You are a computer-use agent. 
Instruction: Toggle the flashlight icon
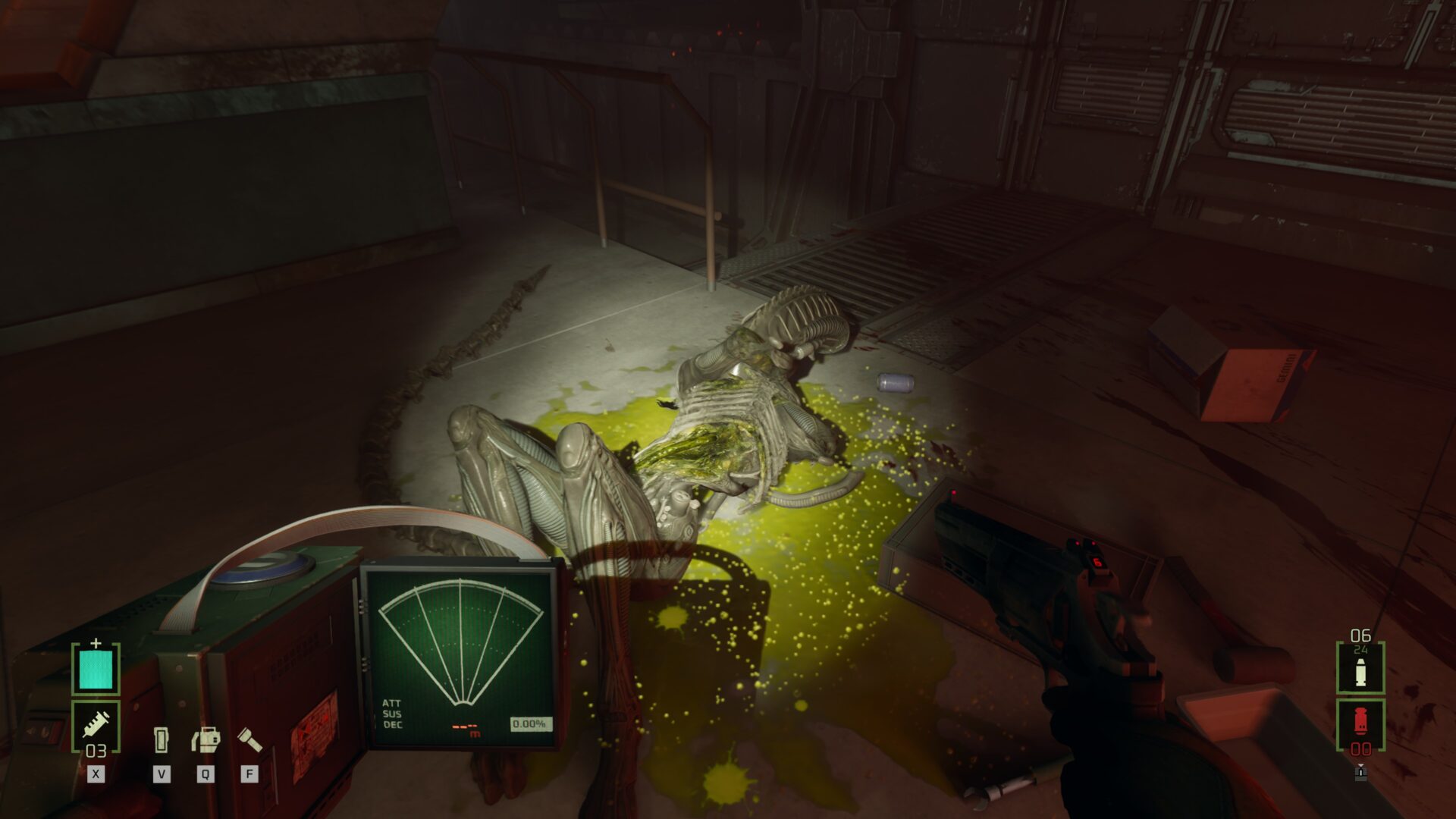[x=249, y=739]
